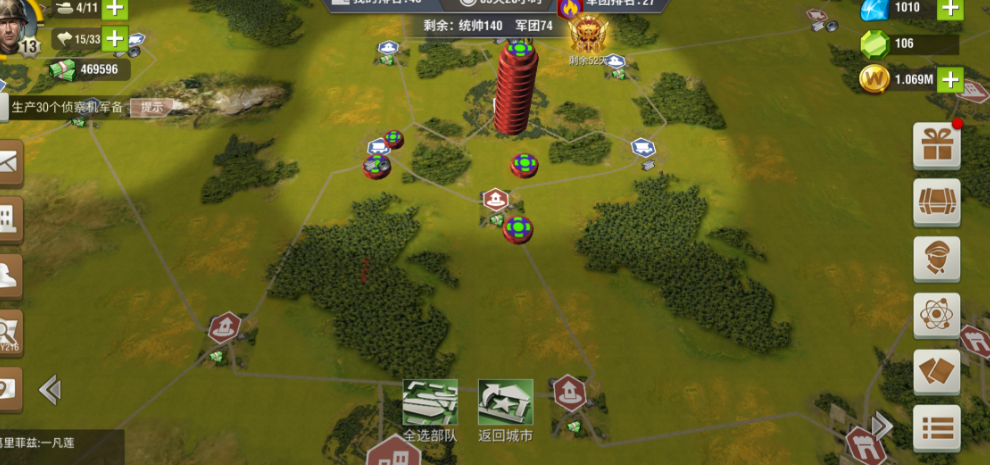
Task: Open the cards icon on right sidebar
Action: point(937,372)
